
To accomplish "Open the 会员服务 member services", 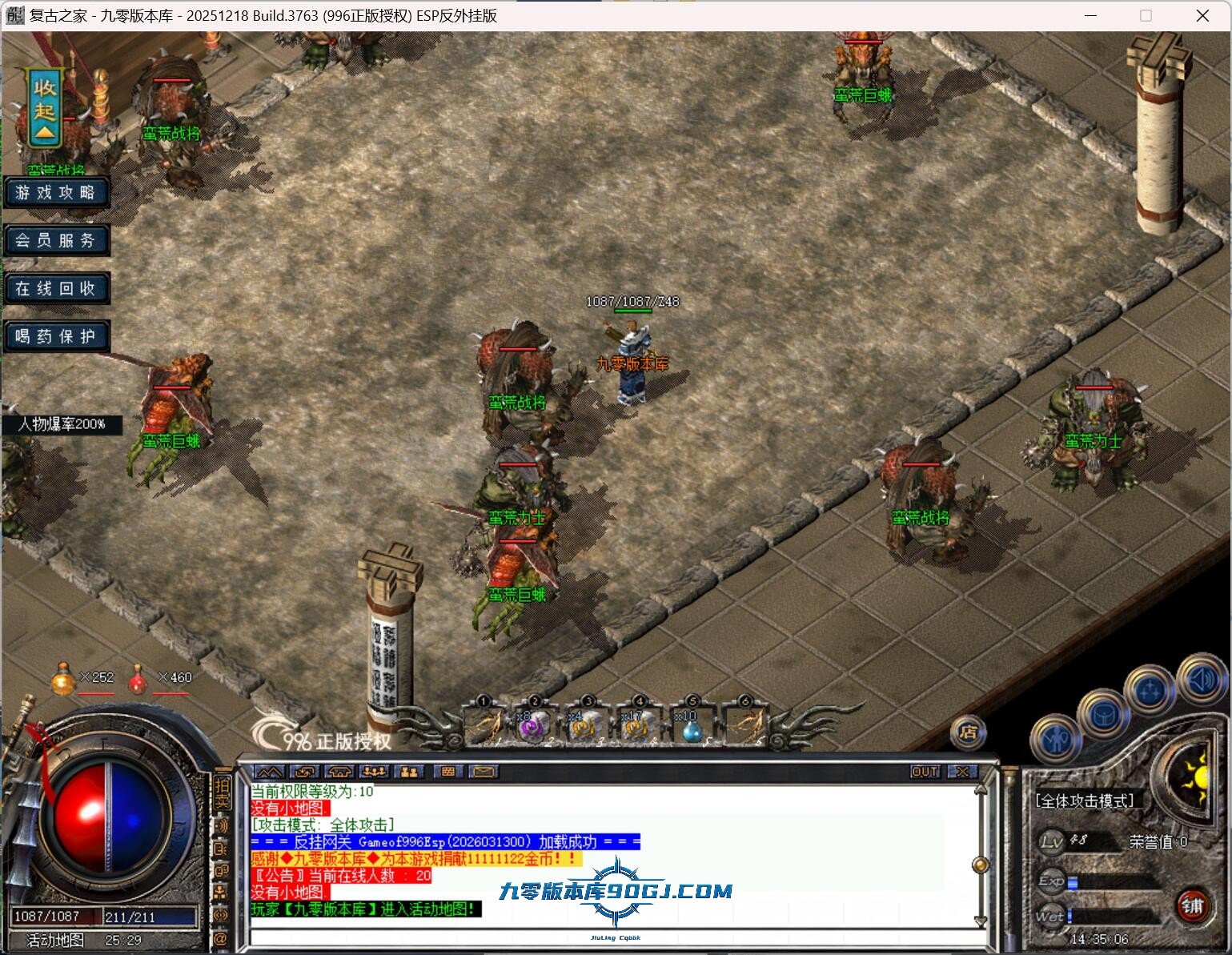I will (x=55, y=240).
